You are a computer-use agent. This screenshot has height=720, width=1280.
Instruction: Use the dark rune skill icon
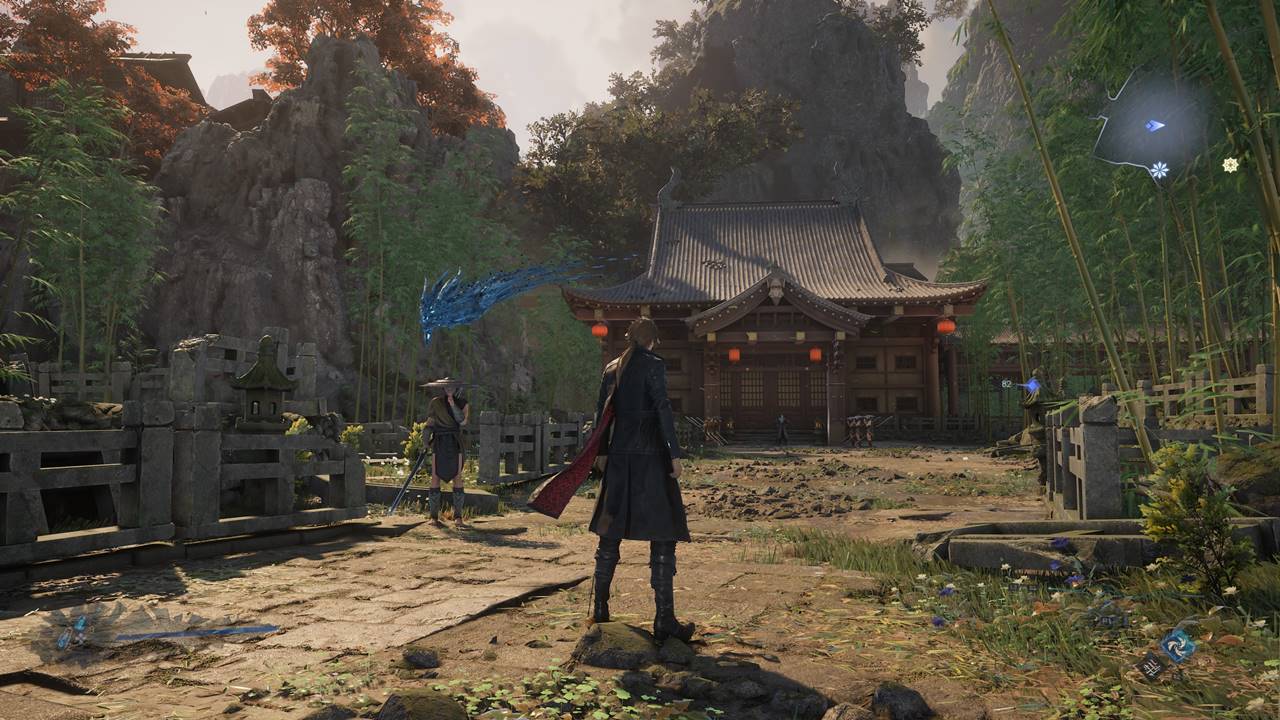(x=1151, y=665)
